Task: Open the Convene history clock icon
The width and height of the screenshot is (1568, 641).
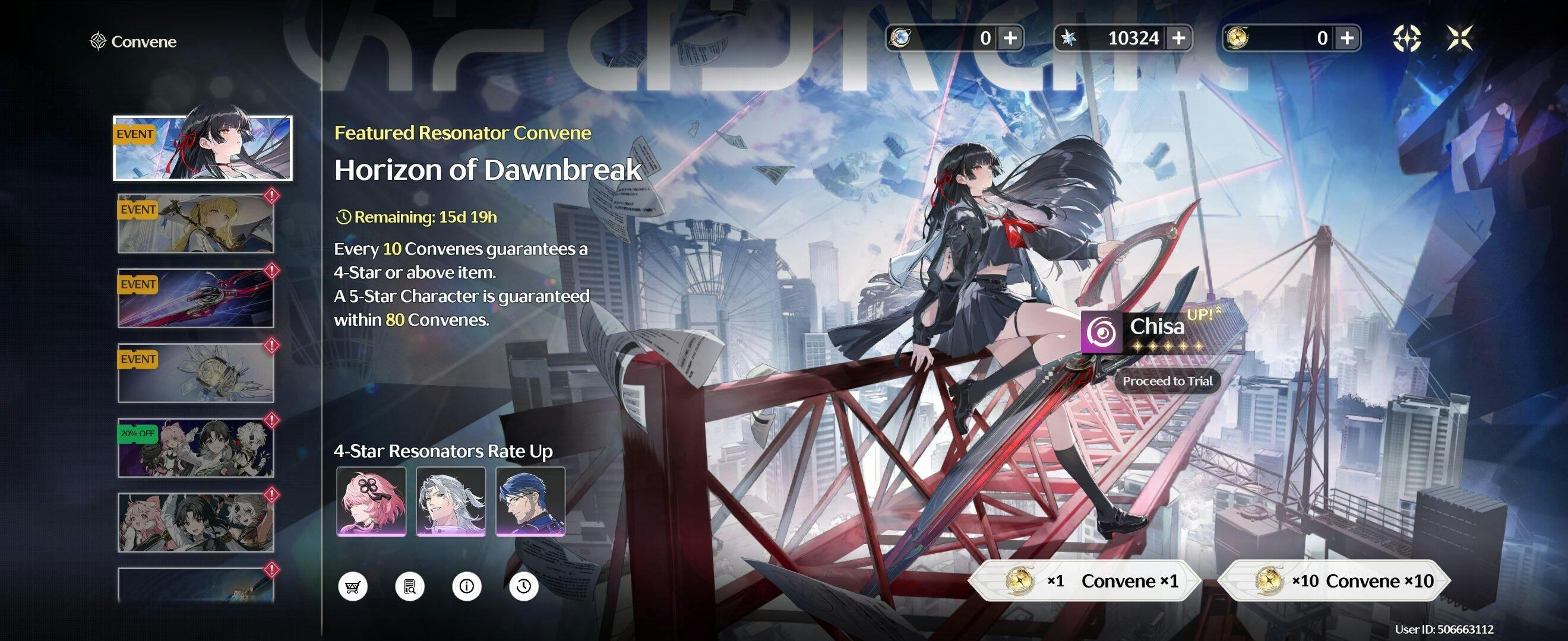Action: pyautogui.click(x=523, y=586)
